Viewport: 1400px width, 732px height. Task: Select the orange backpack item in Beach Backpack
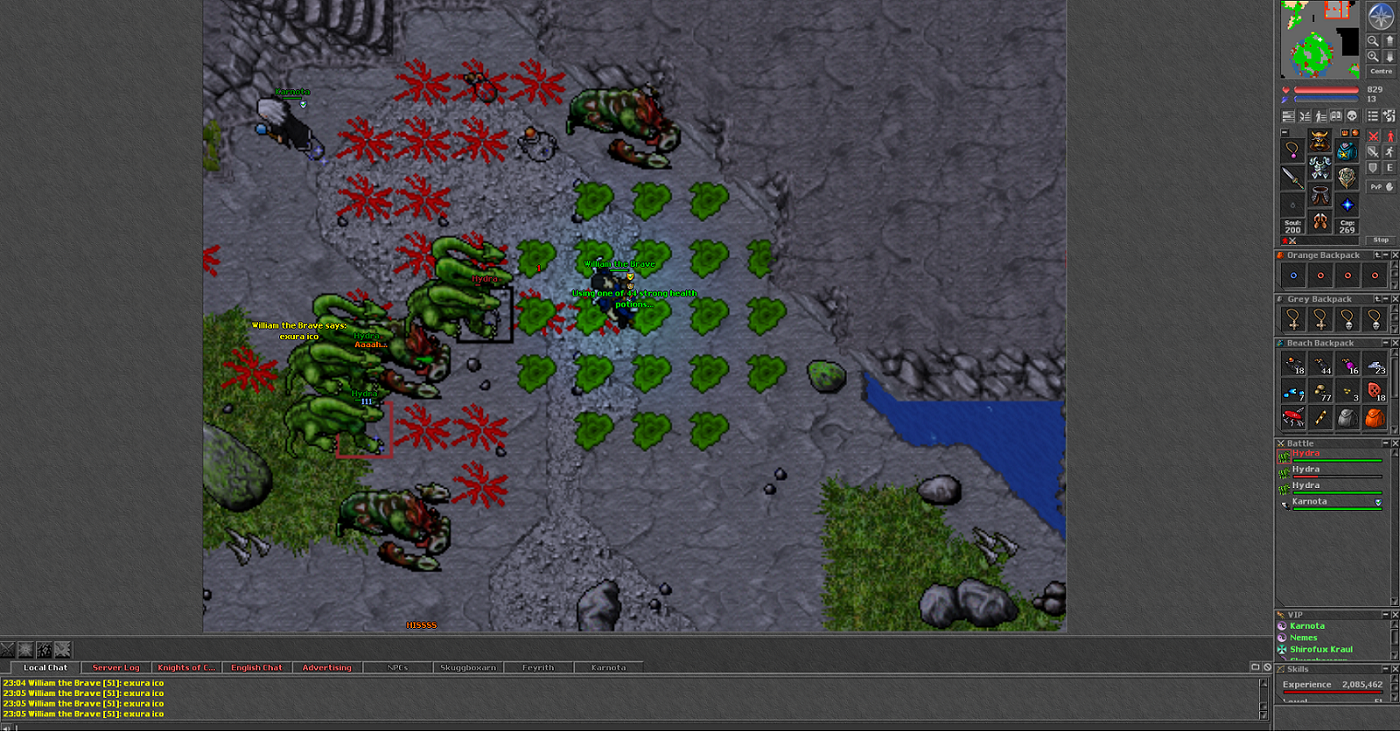tap(1374, 418)
